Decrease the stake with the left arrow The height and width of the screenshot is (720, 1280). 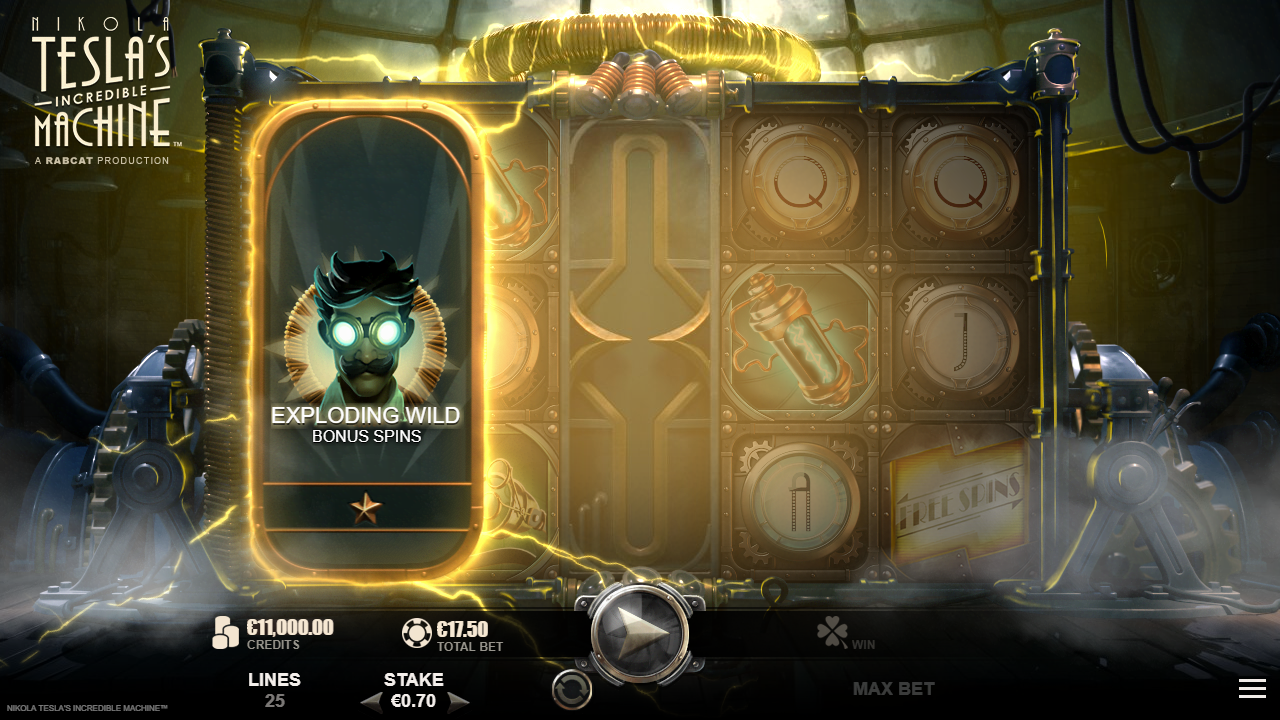pos(370,702)
